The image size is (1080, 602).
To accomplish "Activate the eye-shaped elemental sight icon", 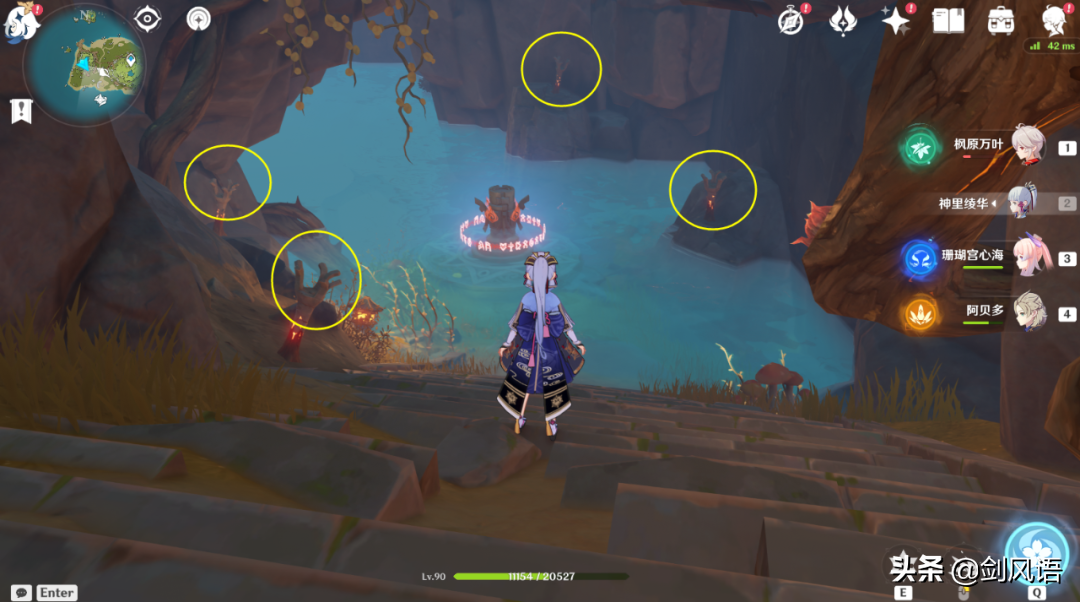I will (x=148, y=19).
